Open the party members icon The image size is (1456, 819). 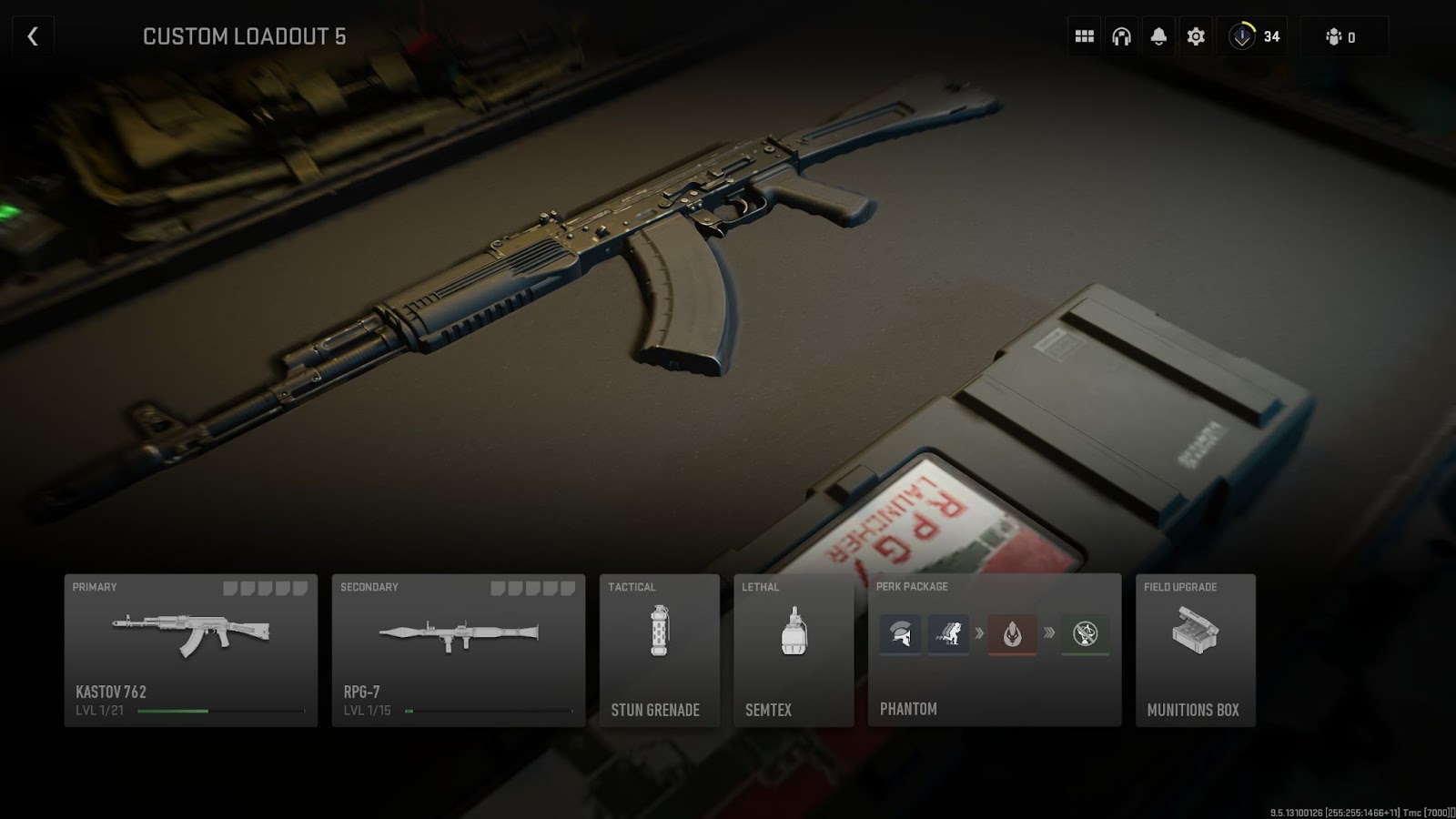[x=1342, y=36]
